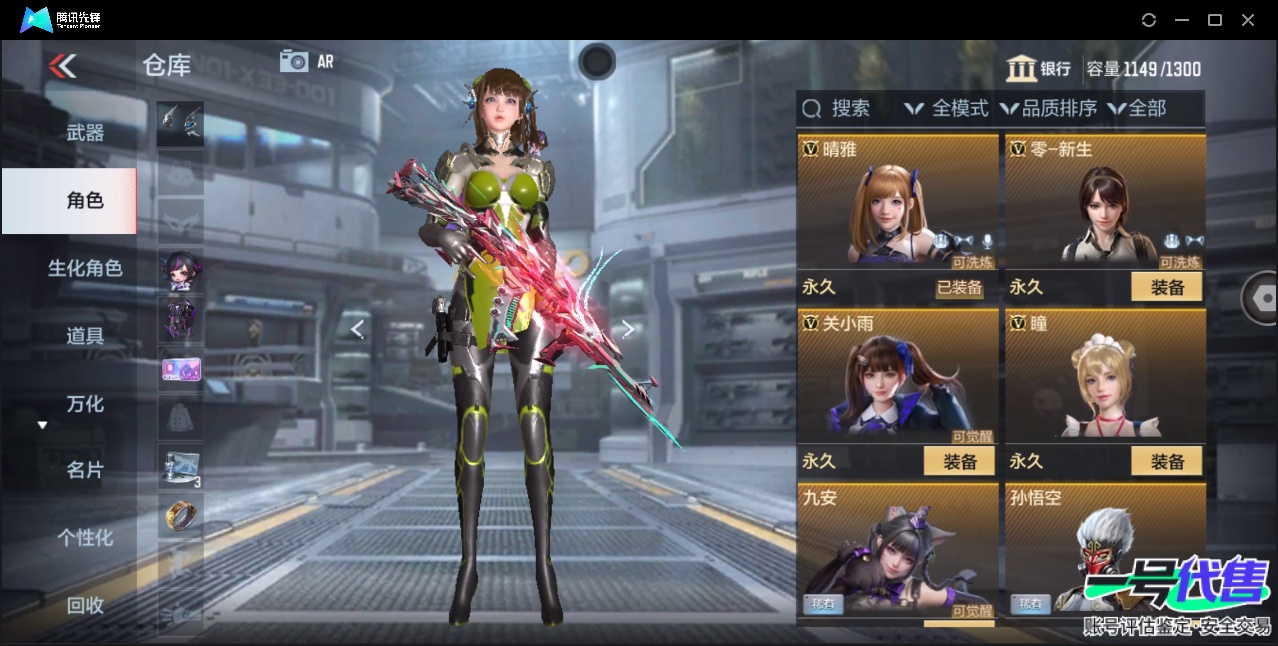Open AR camera mode
Viewport: 1278px width, 646px height.
tap(306, 61)
